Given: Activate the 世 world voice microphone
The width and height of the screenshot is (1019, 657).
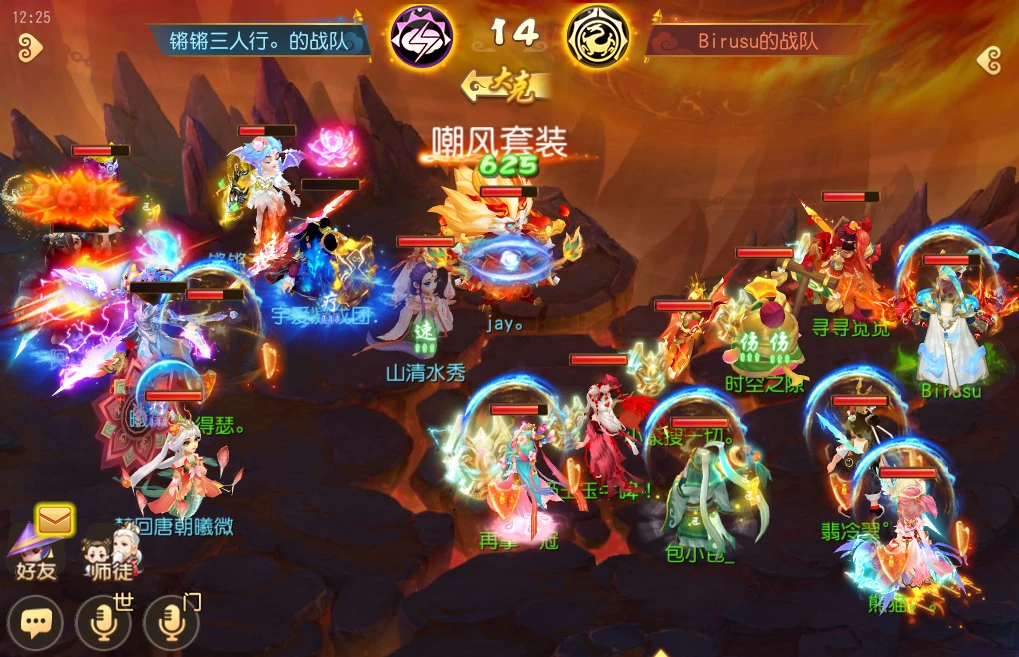Looking at the screenshot, I should tap(103, 624).
